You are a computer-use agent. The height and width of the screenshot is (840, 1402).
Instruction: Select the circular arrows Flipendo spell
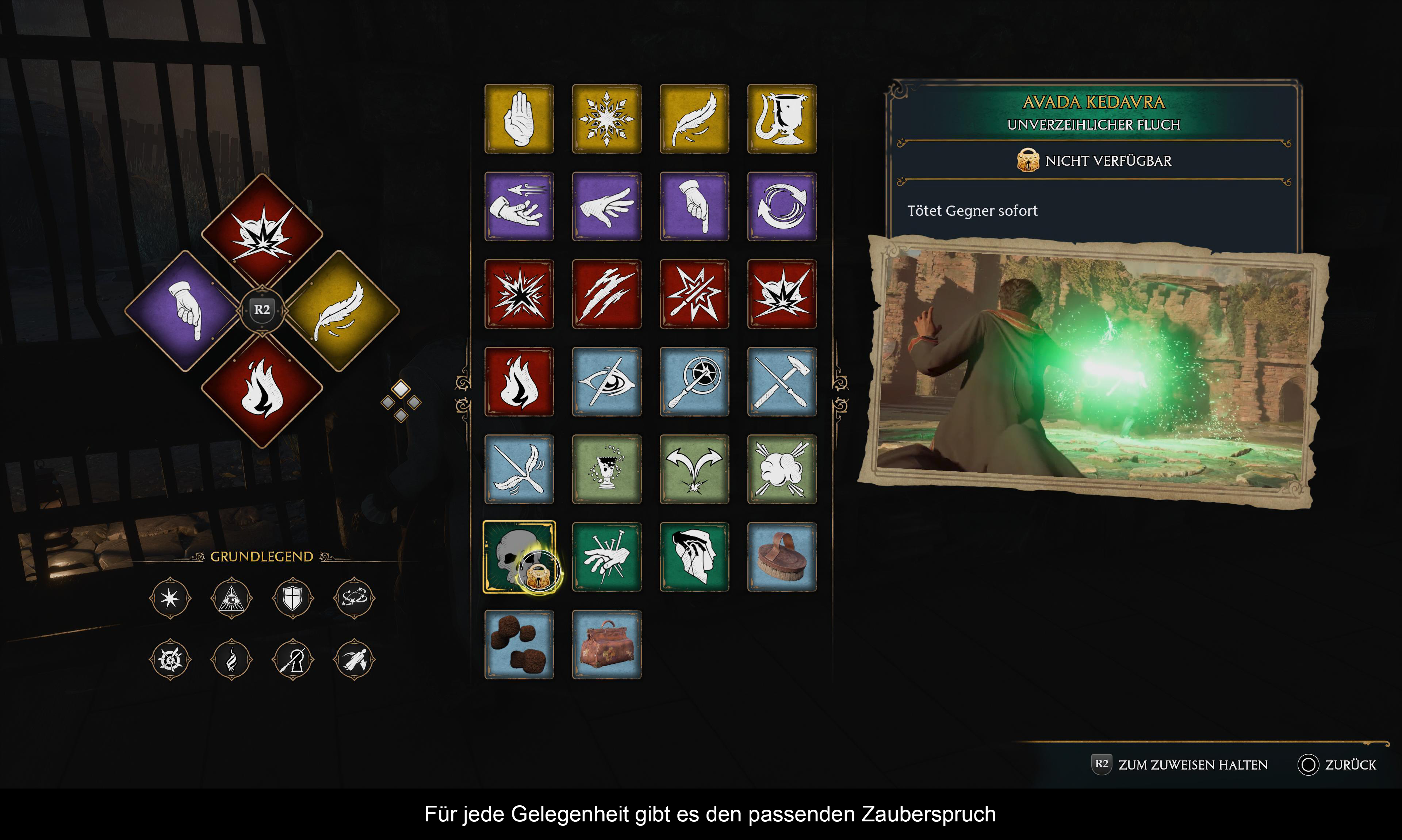pyautogui.click(x=782, y=207)
